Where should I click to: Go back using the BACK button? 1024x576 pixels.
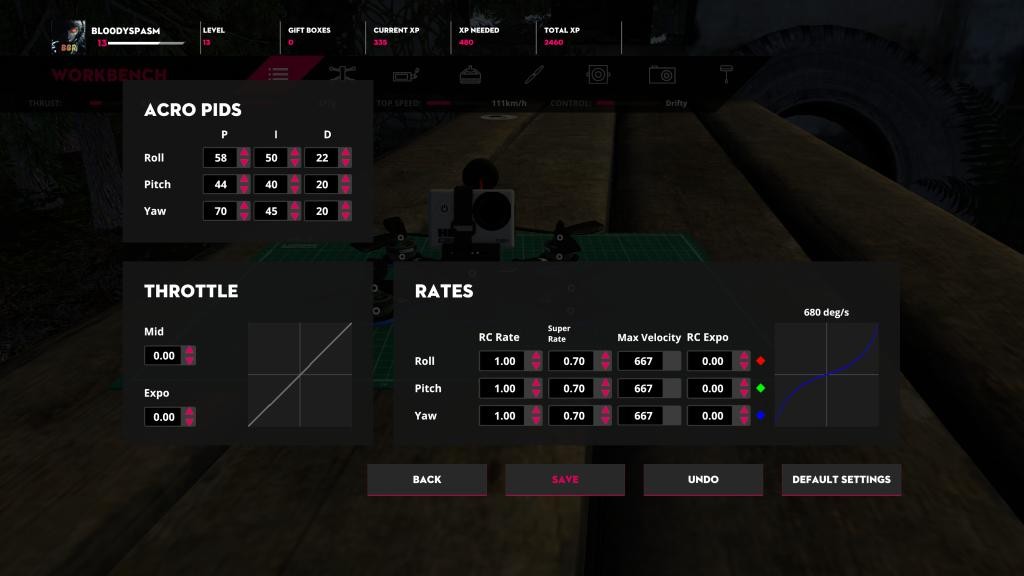[x=427, y=480]
